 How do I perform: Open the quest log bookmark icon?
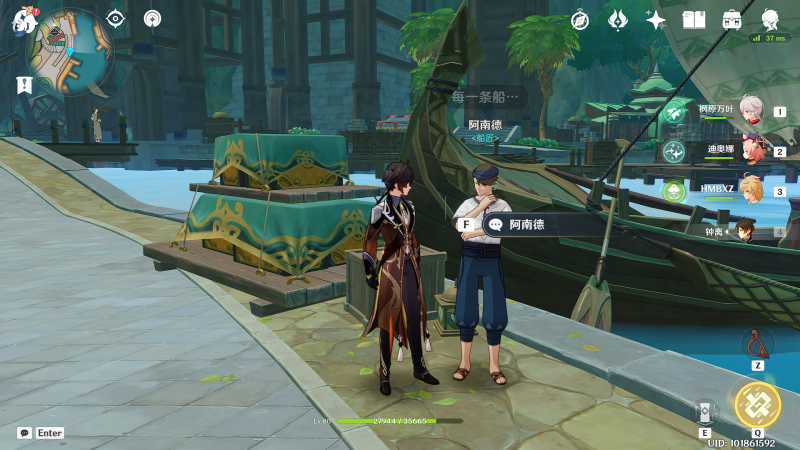click(25, 86)
